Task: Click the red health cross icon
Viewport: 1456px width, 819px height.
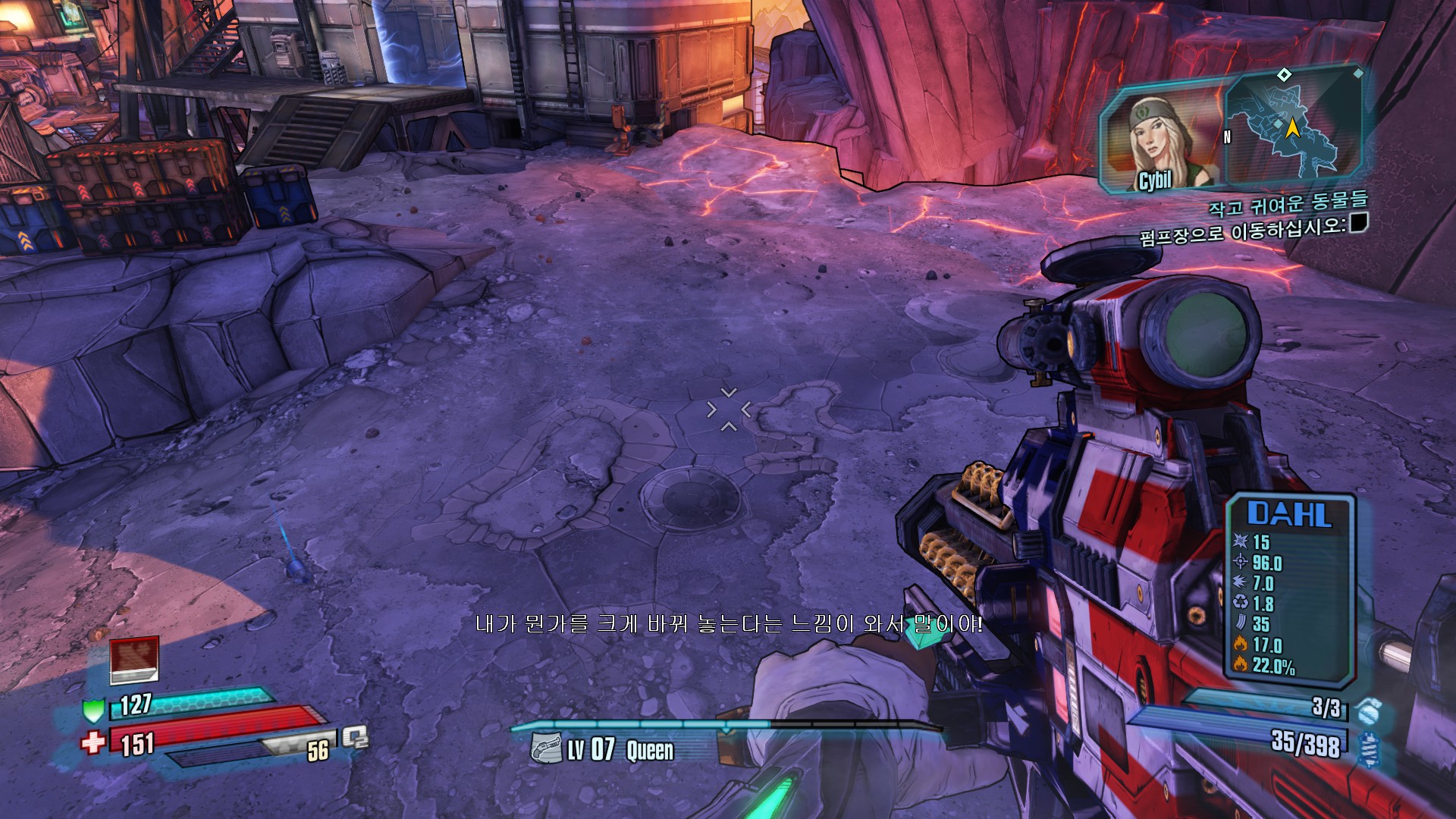Action: click(93, 741)
